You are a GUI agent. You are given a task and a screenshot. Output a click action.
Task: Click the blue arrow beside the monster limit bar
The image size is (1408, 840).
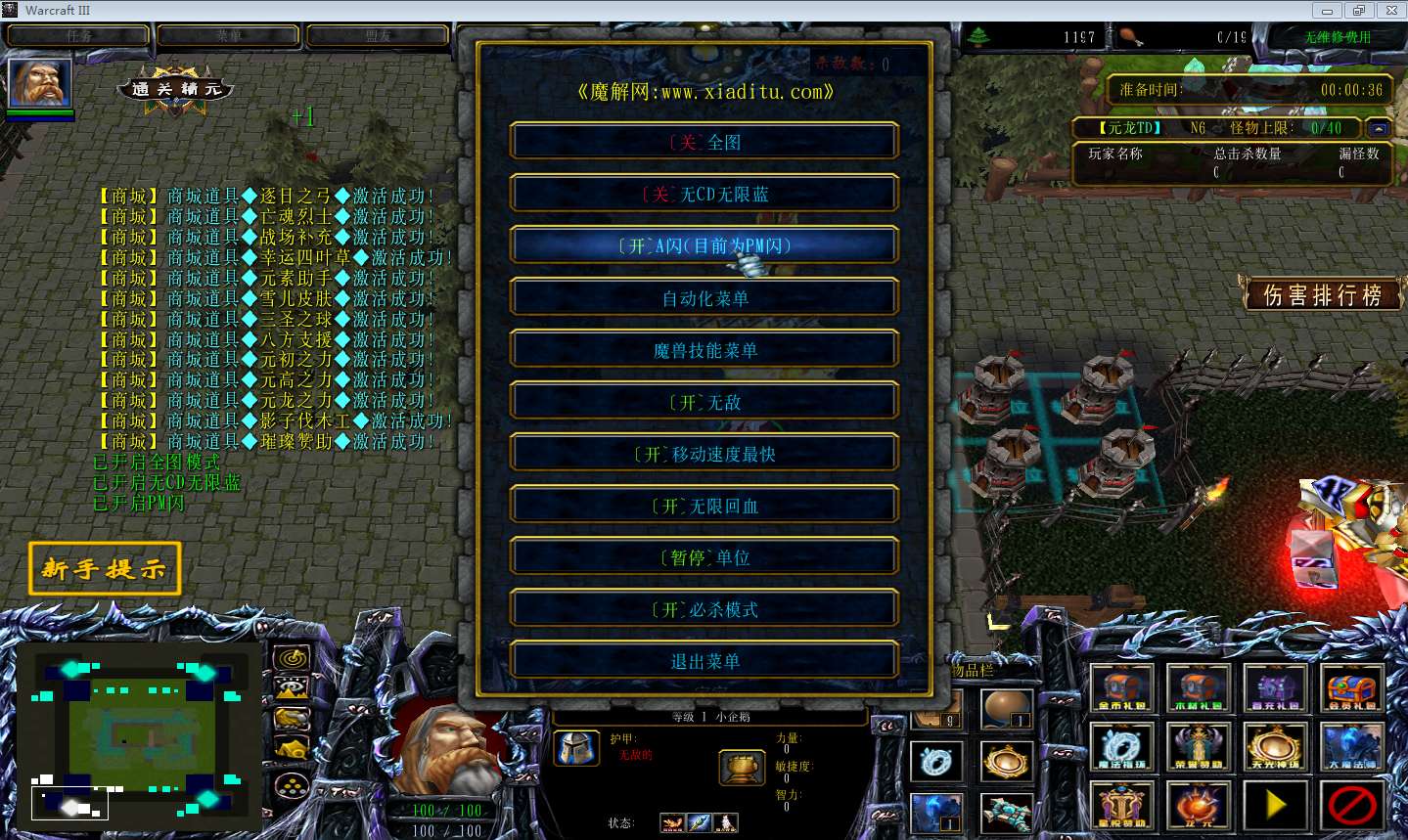point(1379,127)
